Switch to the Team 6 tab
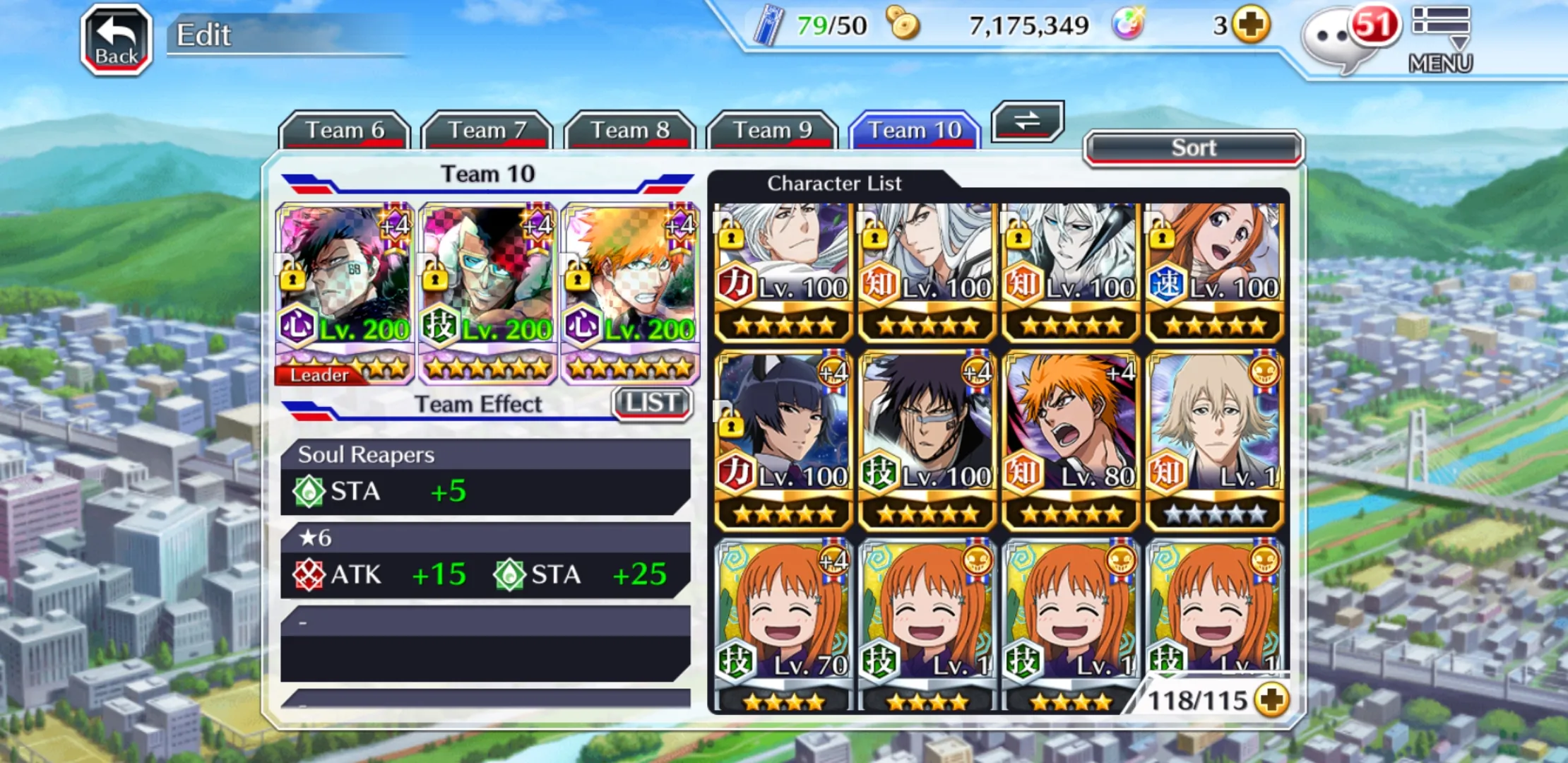 (345, 131)
